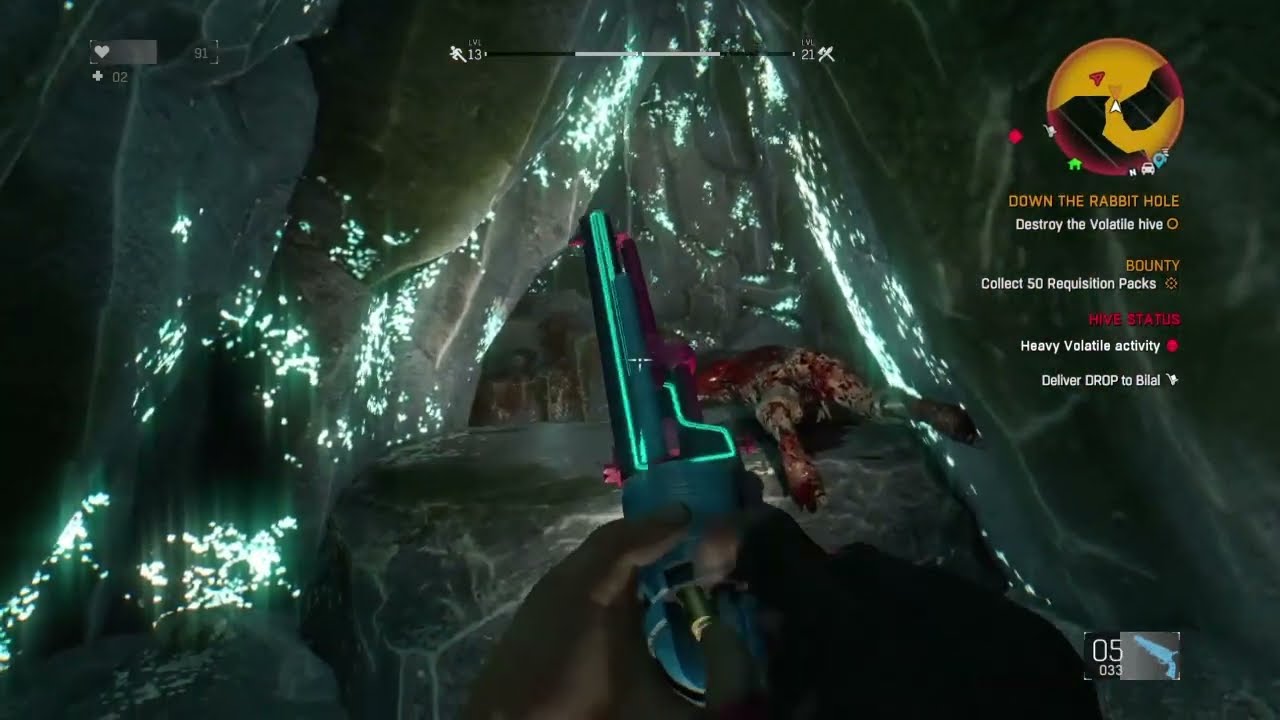Toggle the red diamond marker beside the minimap
The image size is (1280, 720).
point(1015,137)
